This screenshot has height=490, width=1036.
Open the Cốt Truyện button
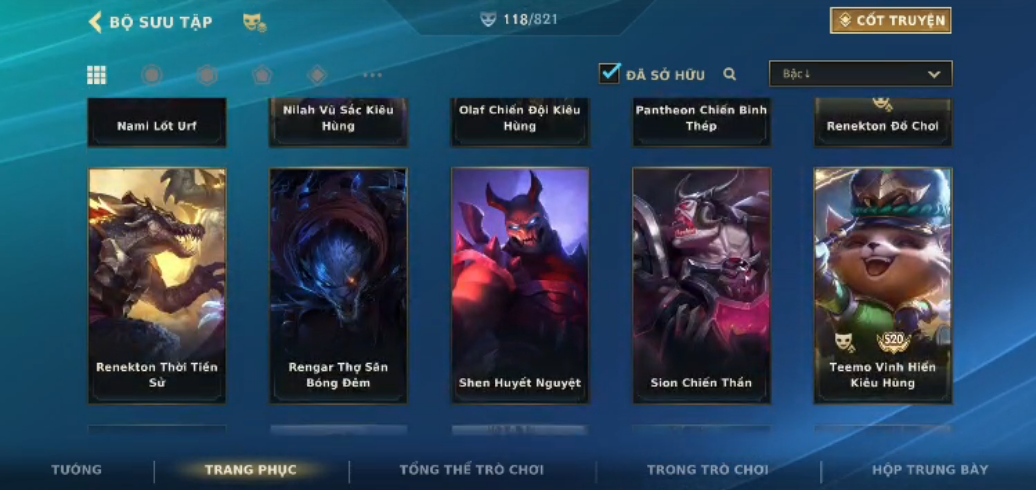(890, 21)
